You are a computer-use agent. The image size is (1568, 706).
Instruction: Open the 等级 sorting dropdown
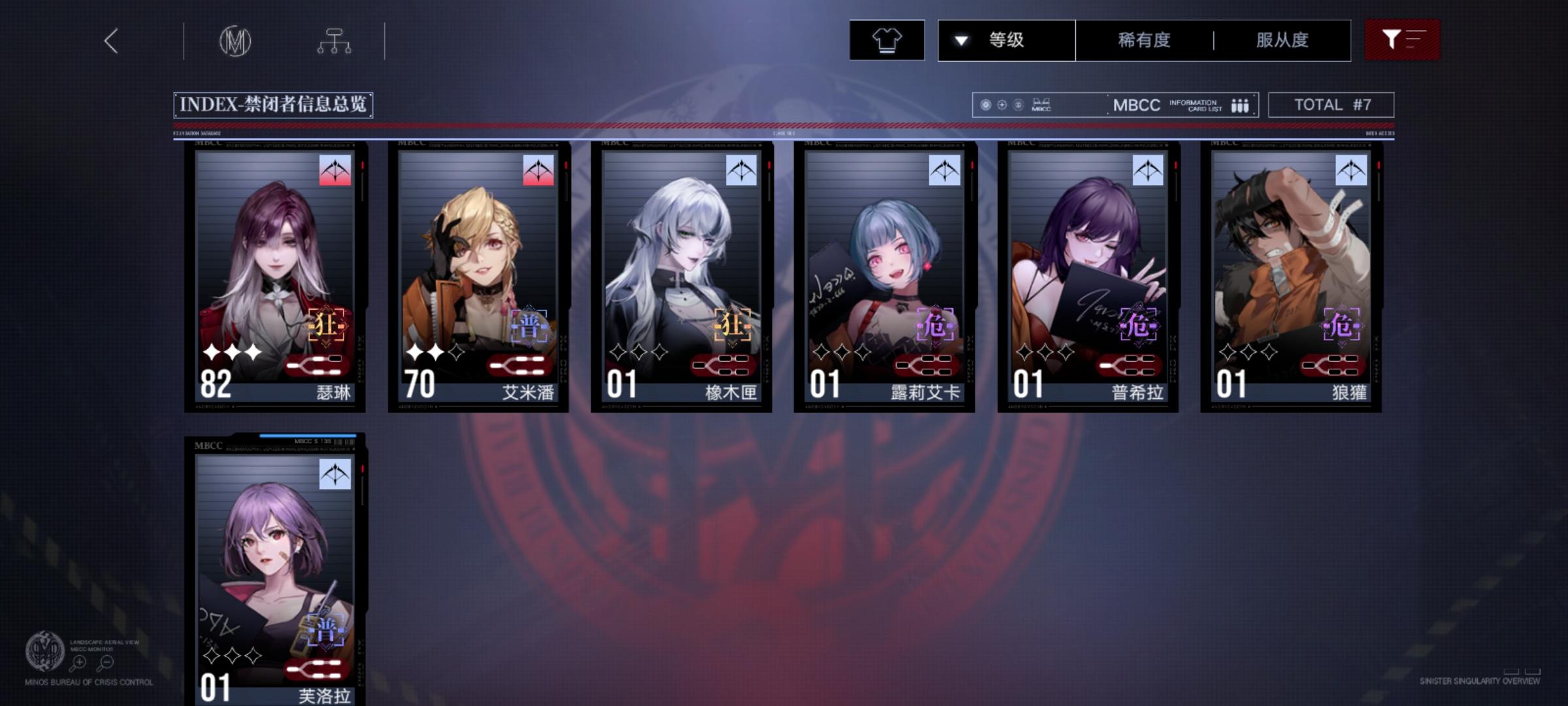coord(1004,41)
